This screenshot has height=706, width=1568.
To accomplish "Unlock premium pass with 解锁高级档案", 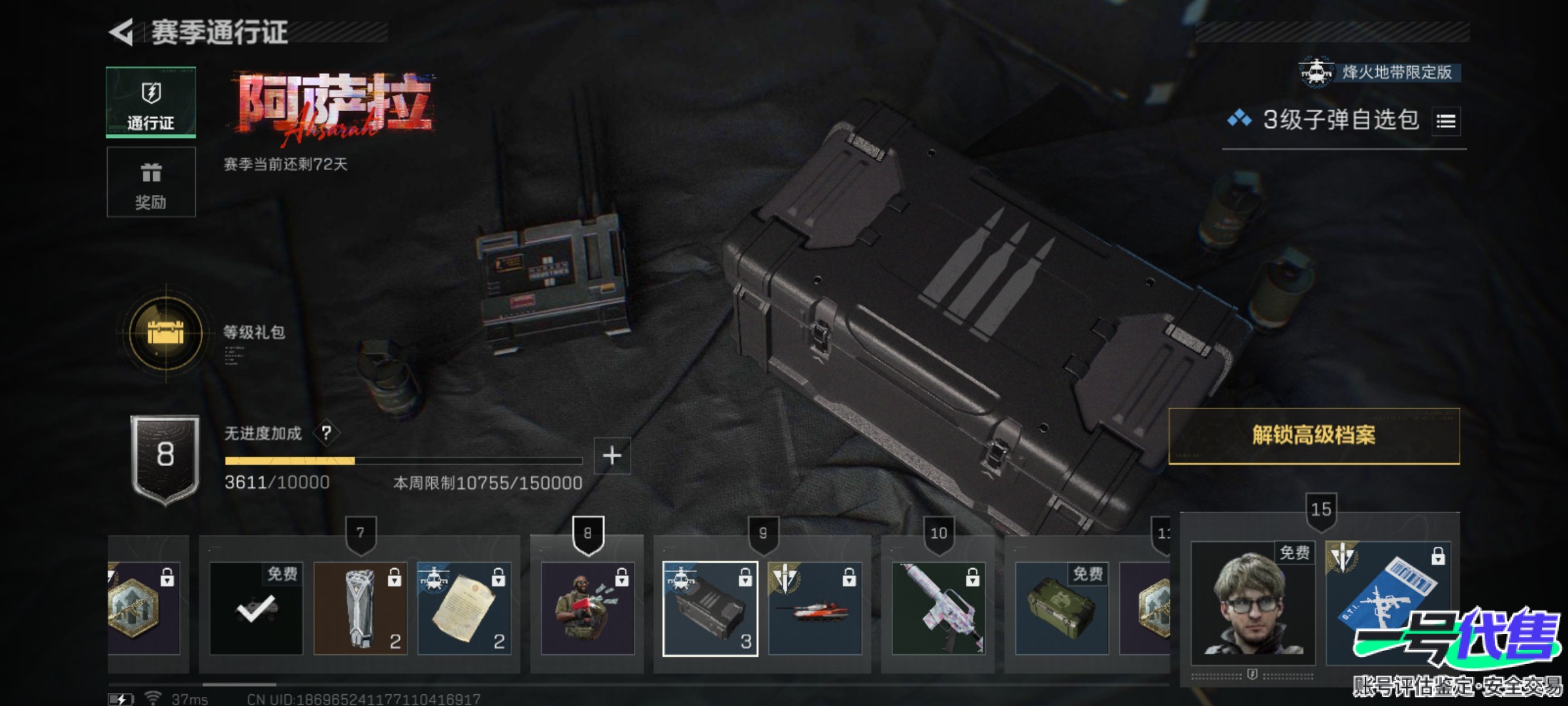I will (x=1313, y=435).
